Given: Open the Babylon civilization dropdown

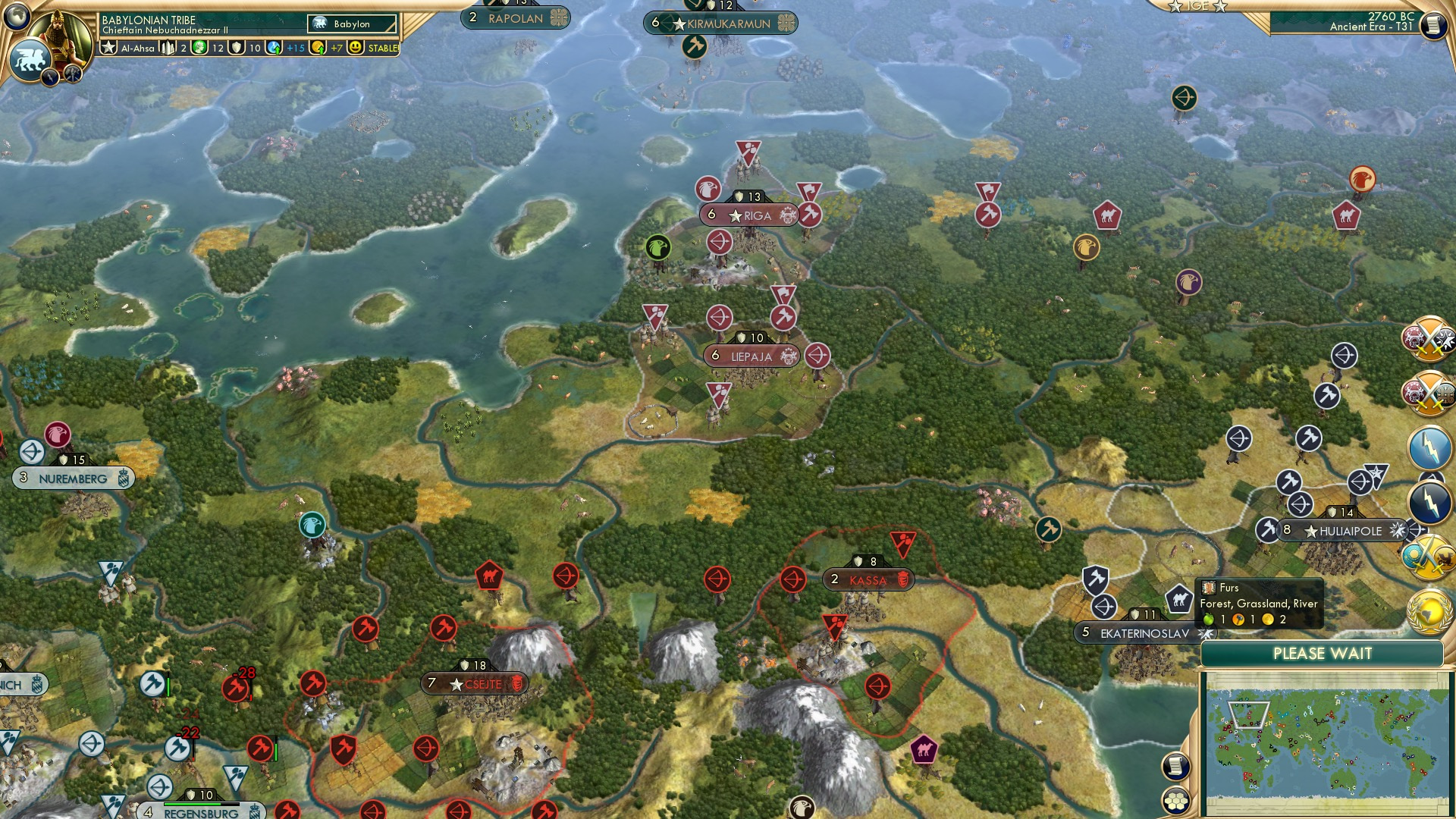Looking at the screenshot, I should pyautogui.click(x=353, y=24).
